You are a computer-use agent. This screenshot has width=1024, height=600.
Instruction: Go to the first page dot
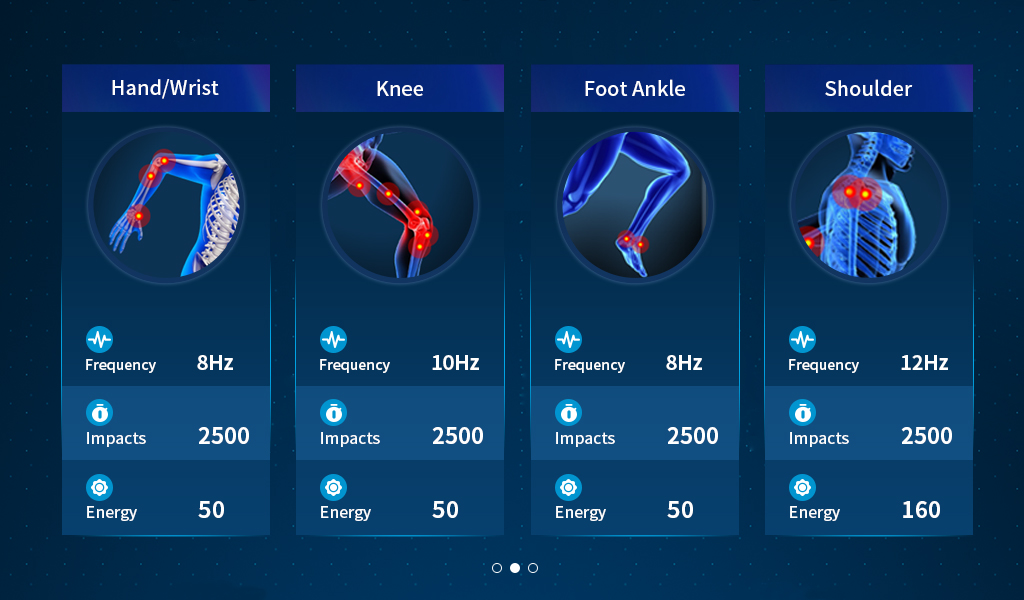(x=497, y=568)
